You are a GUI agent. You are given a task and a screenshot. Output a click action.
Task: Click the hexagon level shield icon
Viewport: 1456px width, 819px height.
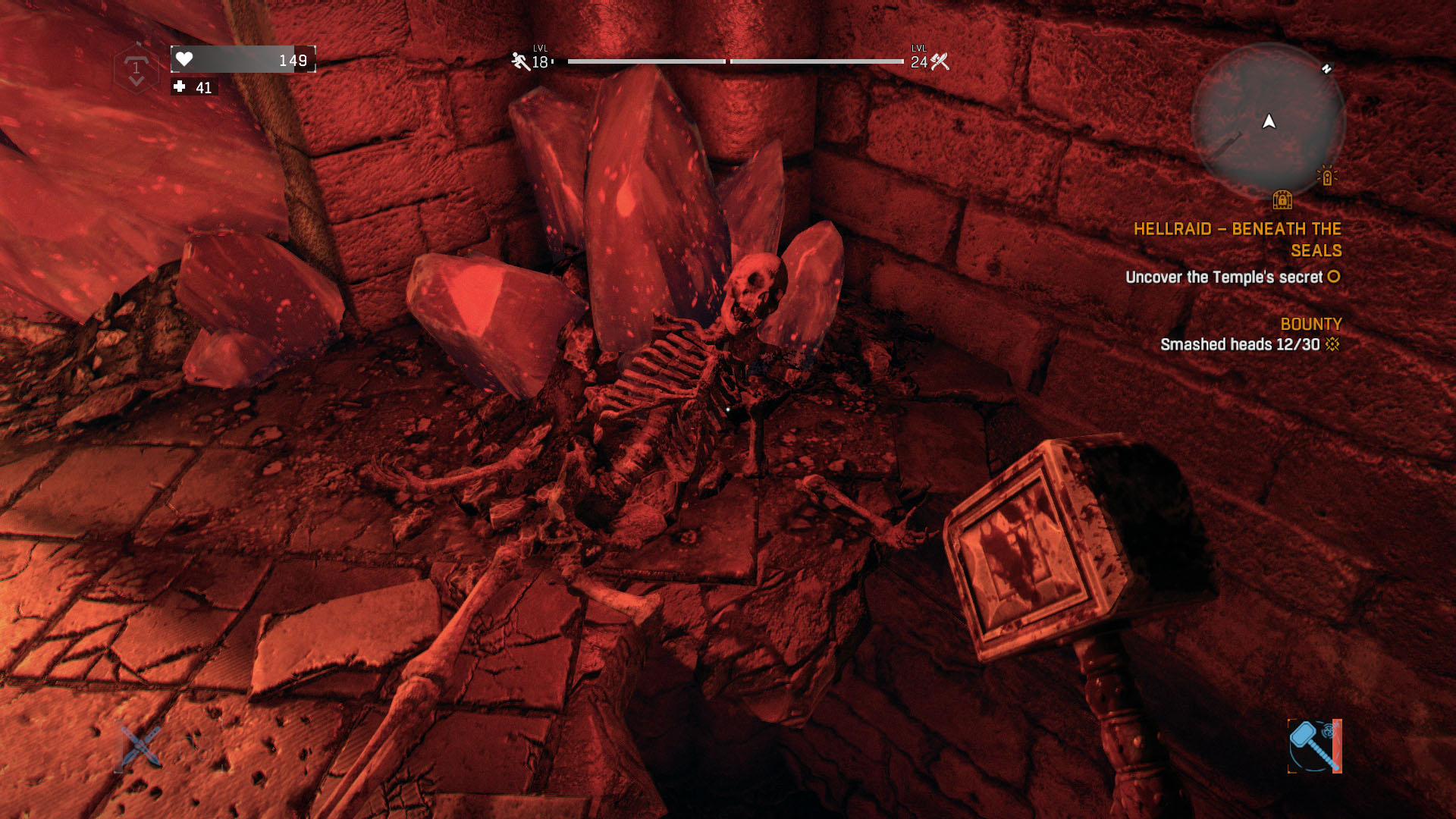point(136,69)
